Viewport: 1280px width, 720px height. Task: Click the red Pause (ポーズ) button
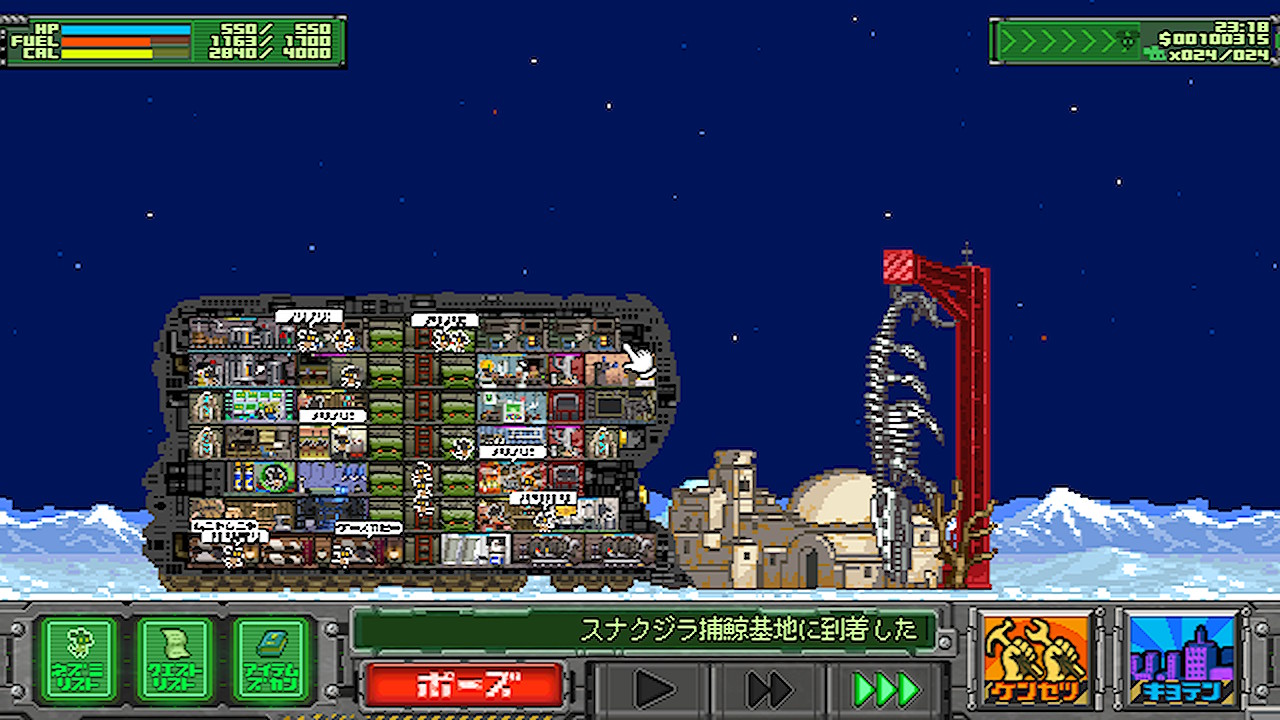464,686
